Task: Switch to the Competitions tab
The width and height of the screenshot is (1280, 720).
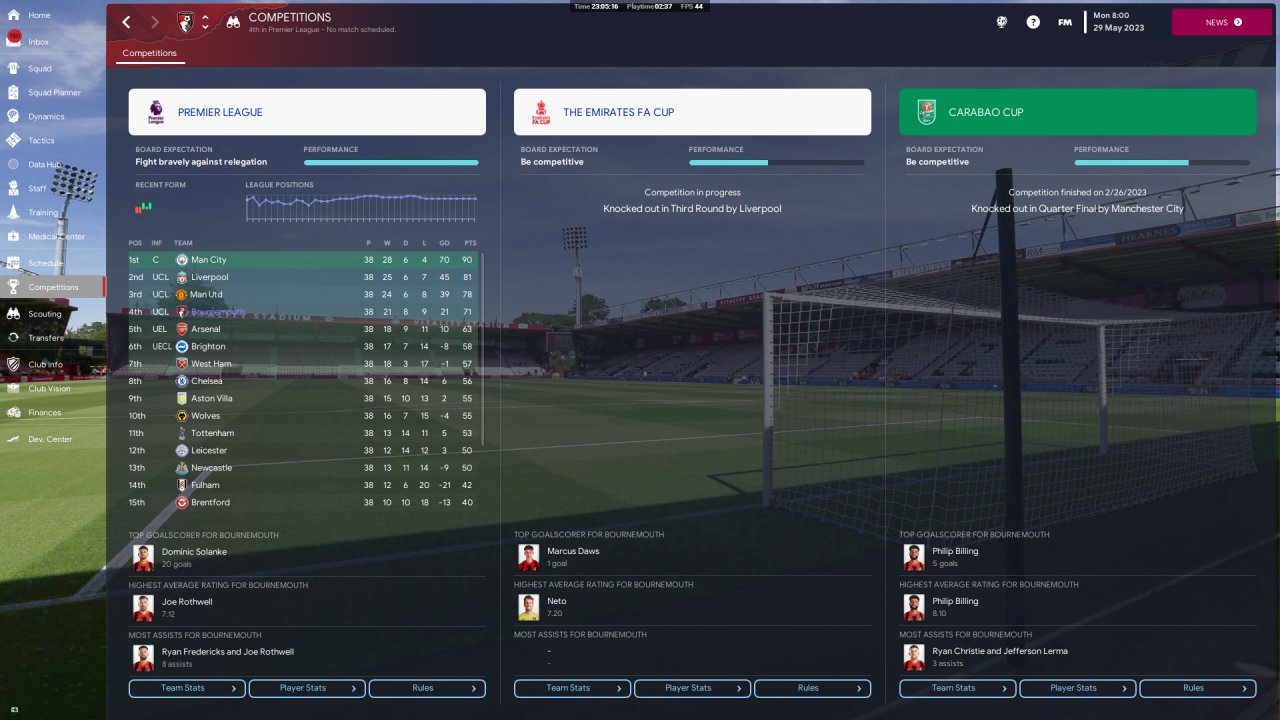Action: (x=149, y=53)
